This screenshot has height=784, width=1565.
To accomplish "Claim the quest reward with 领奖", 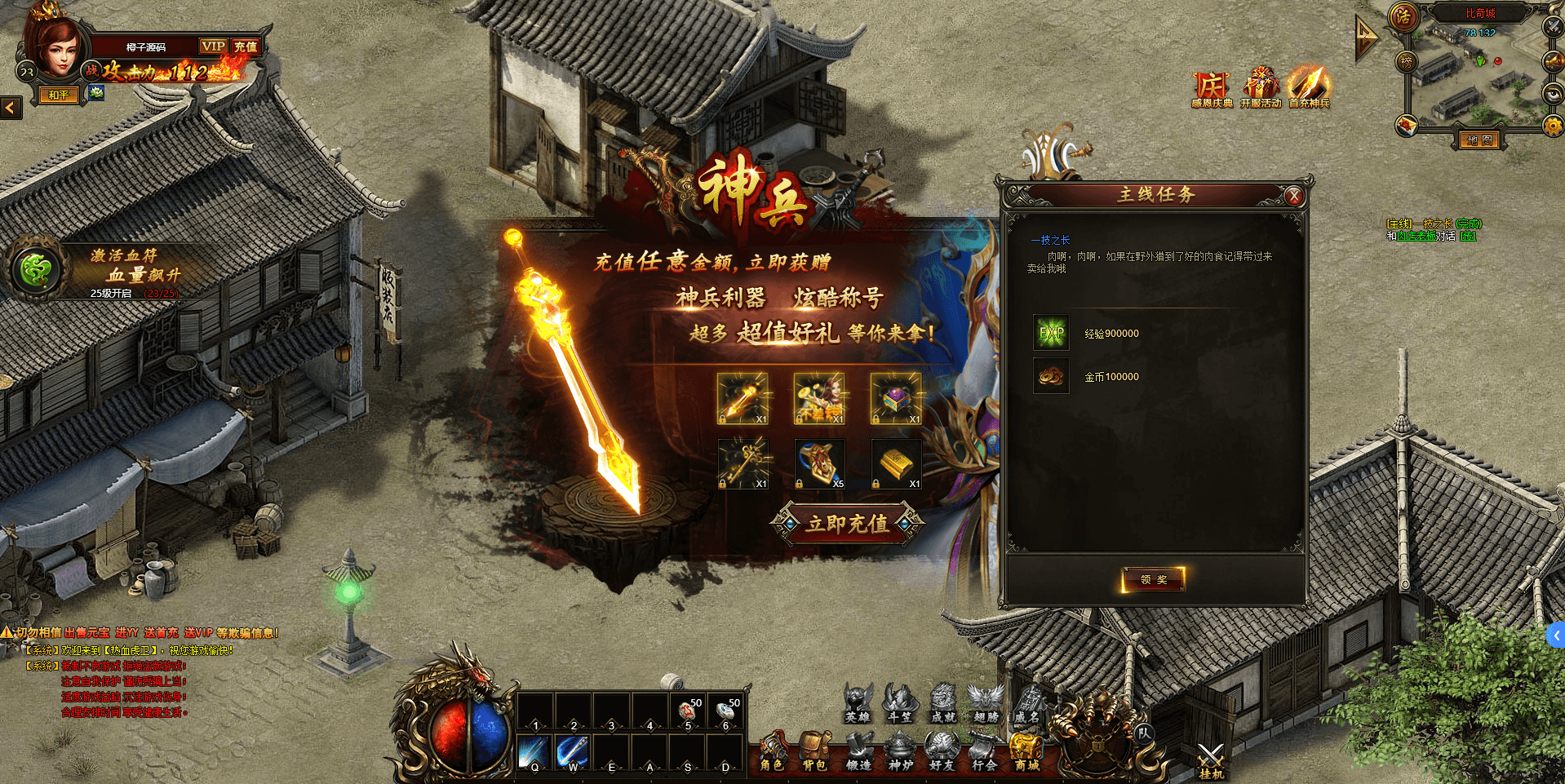I will tap(1153, 579).
